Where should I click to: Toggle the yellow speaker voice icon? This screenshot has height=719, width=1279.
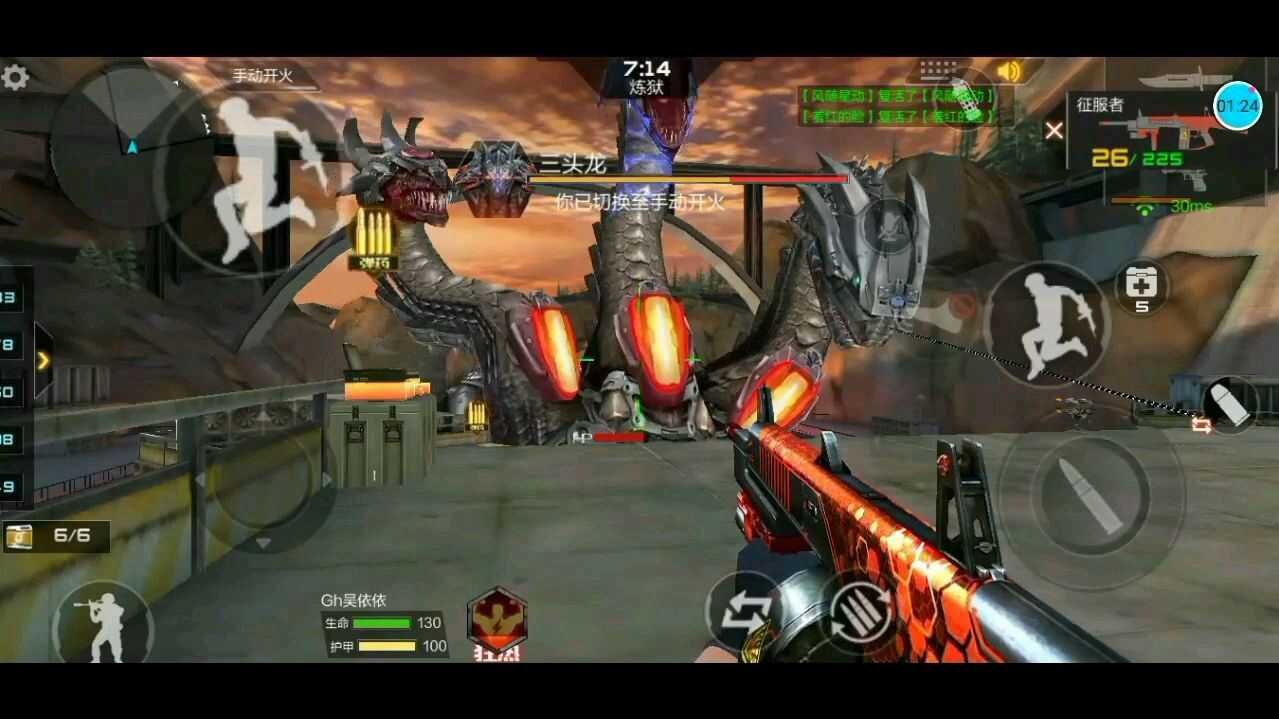coord(1010,71)
